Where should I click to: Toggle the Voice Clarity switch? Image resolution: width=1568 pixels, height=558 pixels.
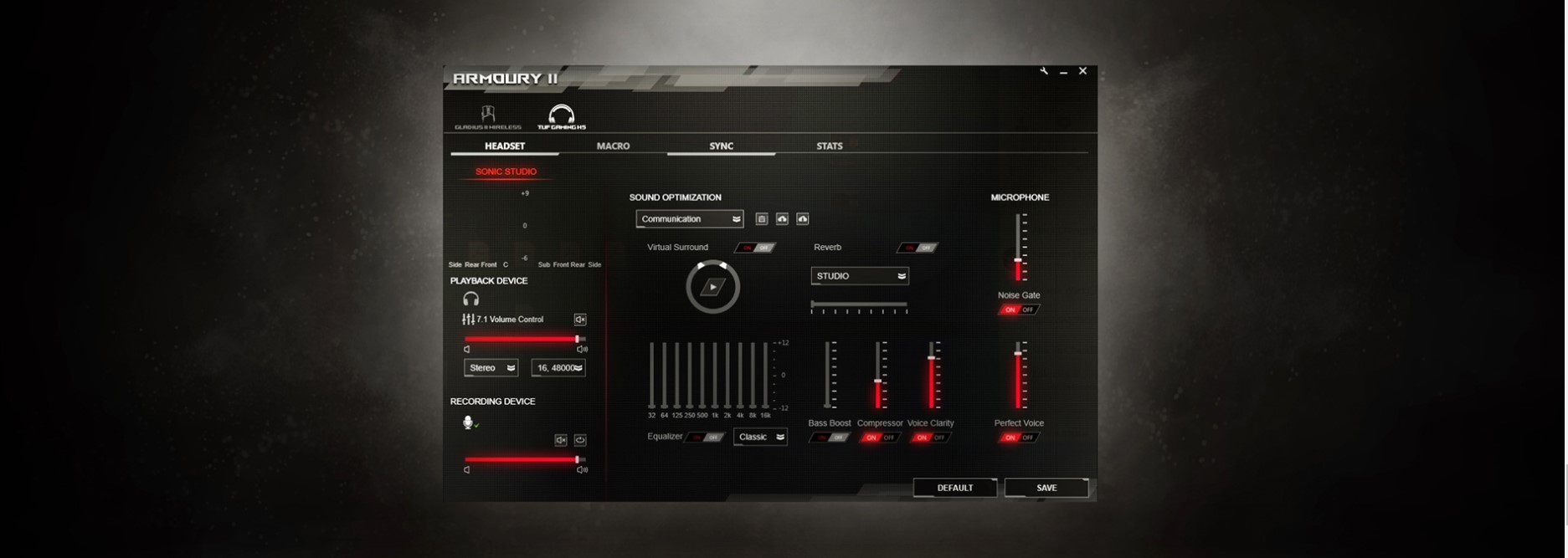(930, 438)
